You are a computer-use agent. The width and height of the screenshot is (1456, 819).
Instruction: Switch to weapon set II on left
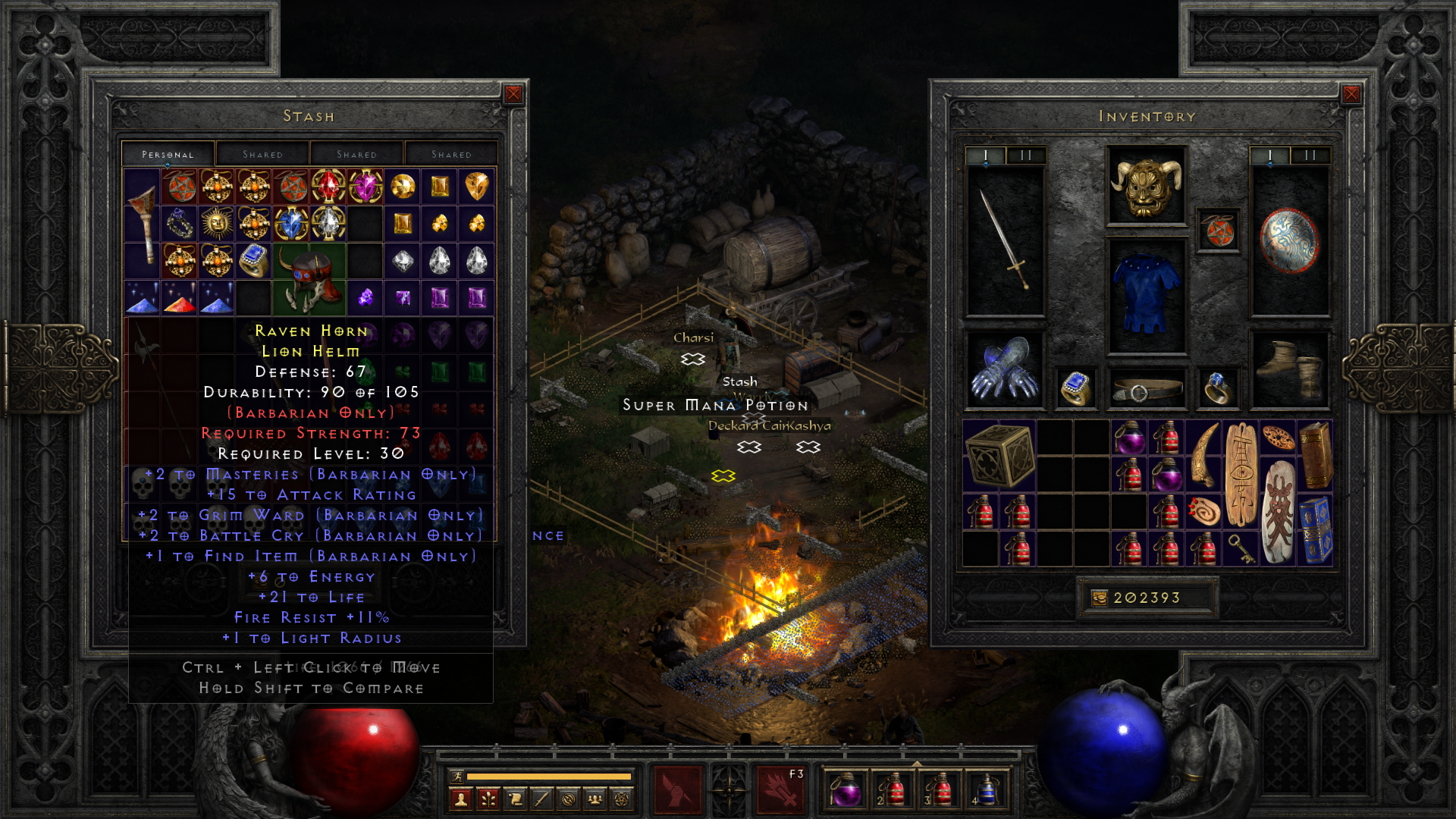pyautogui.click(x=1026, y=155)
